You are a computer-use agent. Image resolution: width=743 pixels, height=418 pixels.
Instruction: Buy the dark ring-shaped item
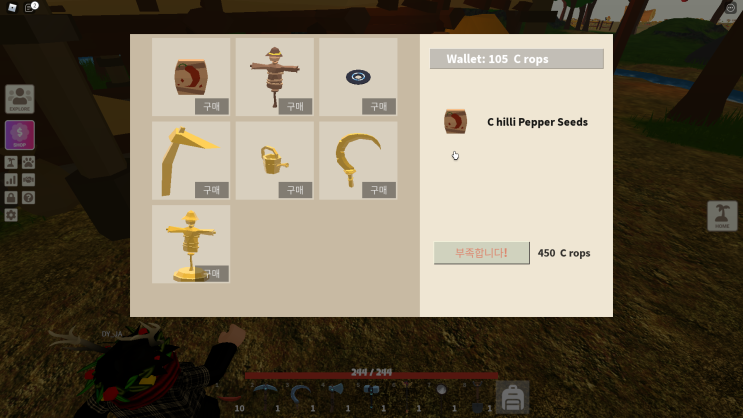click(x=378, y=106)
